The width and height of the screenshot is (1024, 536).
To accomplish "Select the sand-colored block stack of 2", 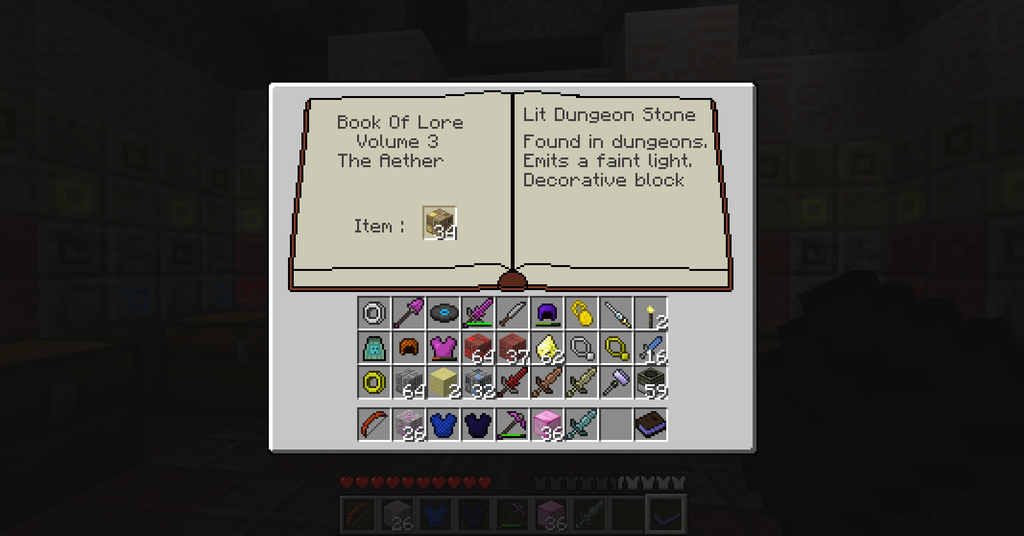I will [443, 382].
